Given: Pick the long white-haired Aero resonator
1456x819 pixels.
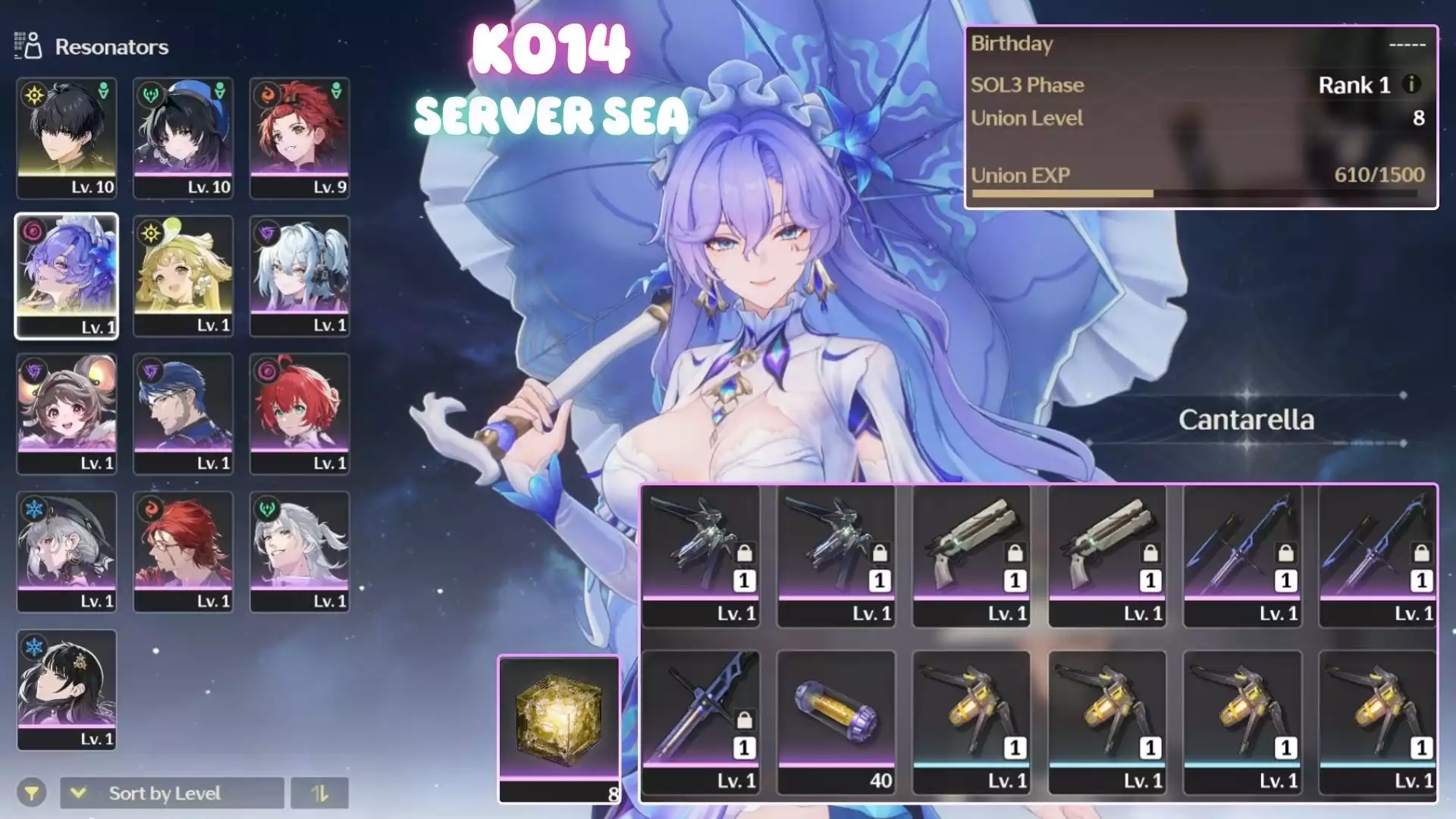Looking at the screenshot, I should [x=300, y=551].
